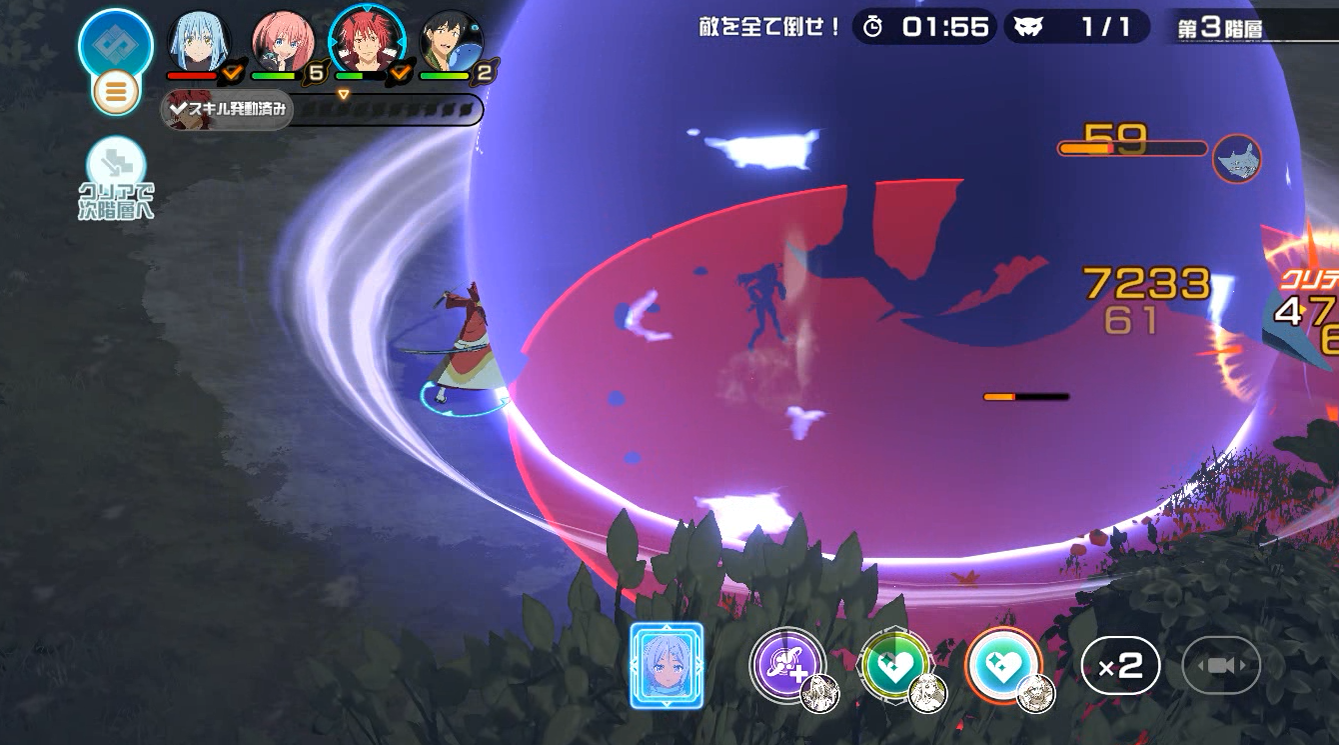
Task: Switch the camera view button
Action: point(1221,666)
